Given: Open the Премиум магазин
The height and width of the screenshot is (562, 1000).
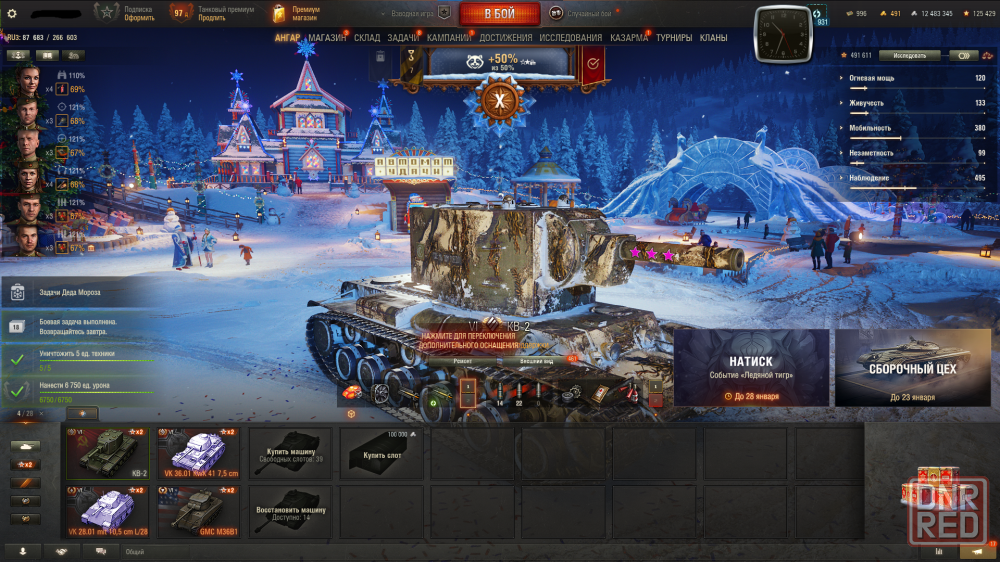Looking at the screenshot, I should (297, 13).
